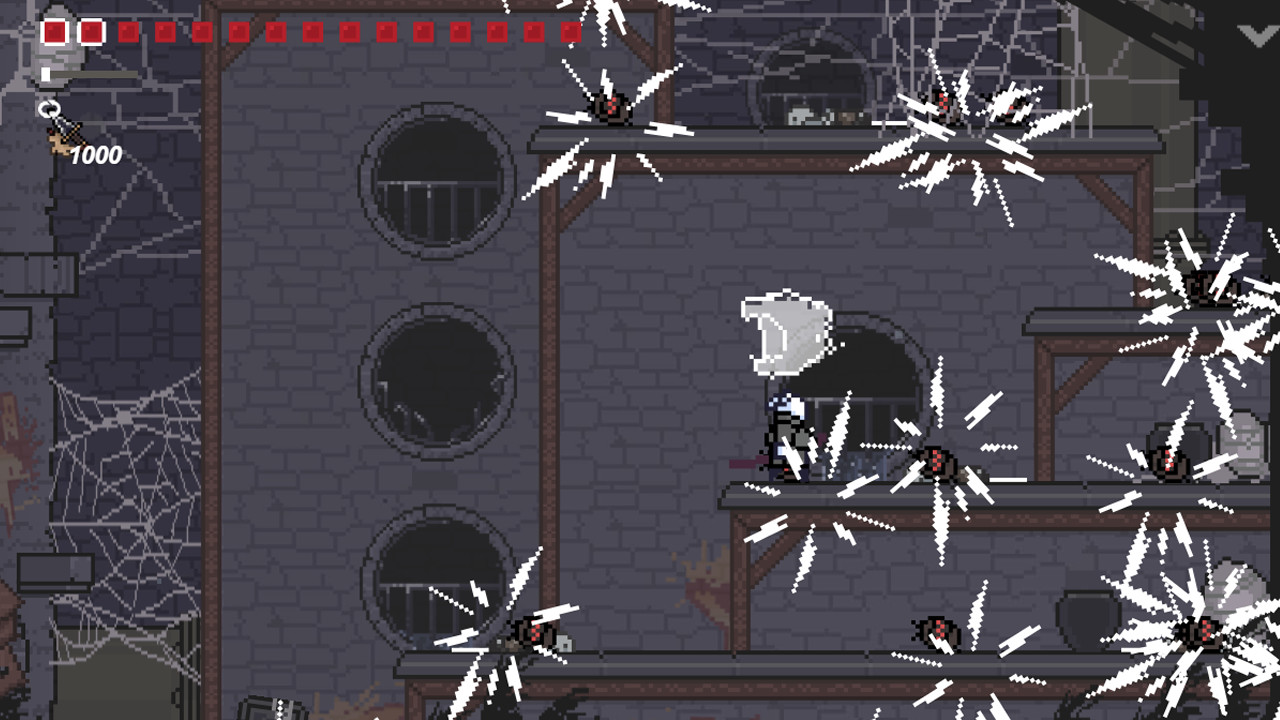The width and height of the screenshot is (1280, 720).
Task: Click the first highlighted red ammo square
Action: 55,31
